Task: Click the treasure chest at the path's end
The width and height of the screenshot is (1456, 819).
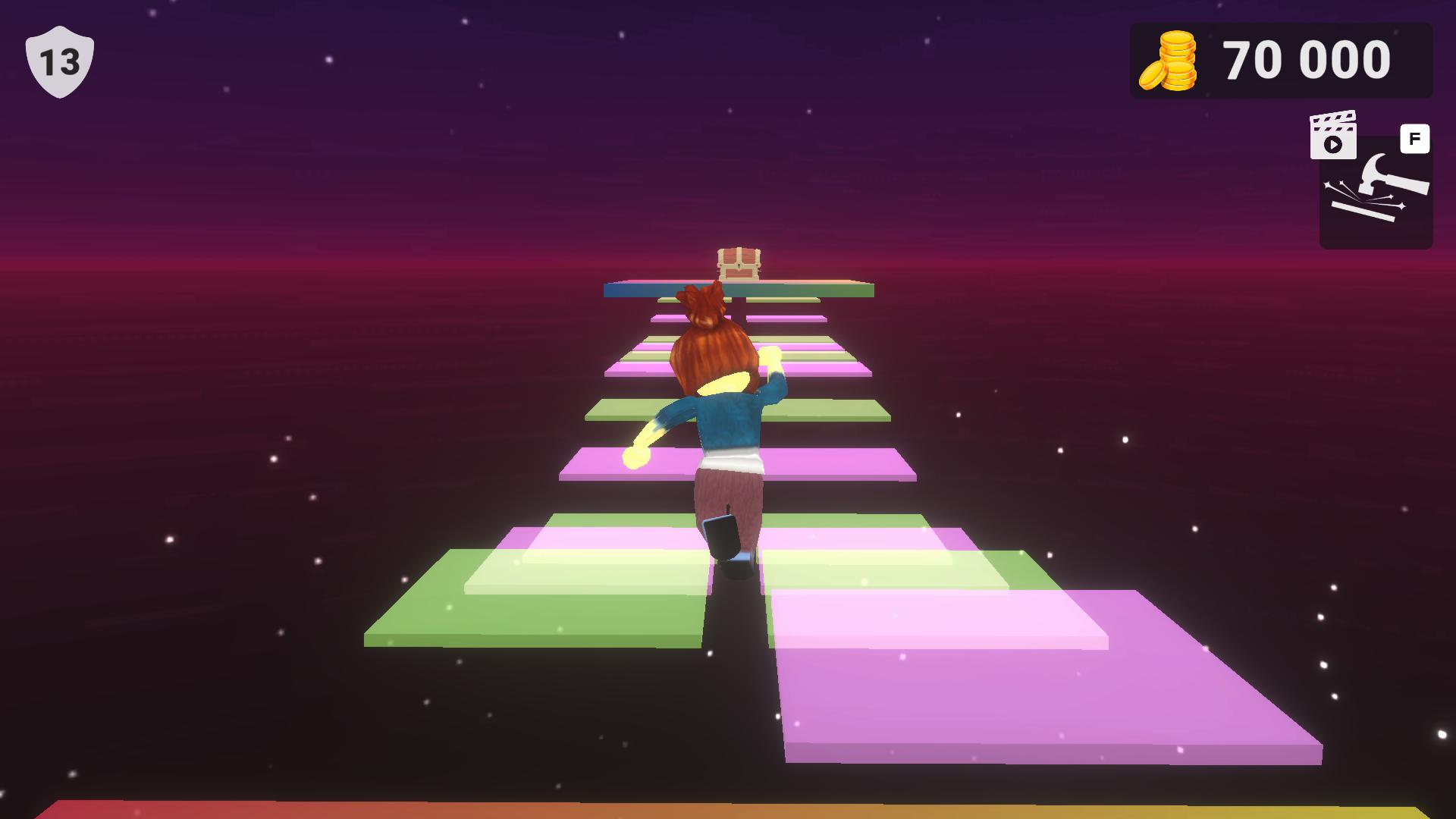Action: 738,263
